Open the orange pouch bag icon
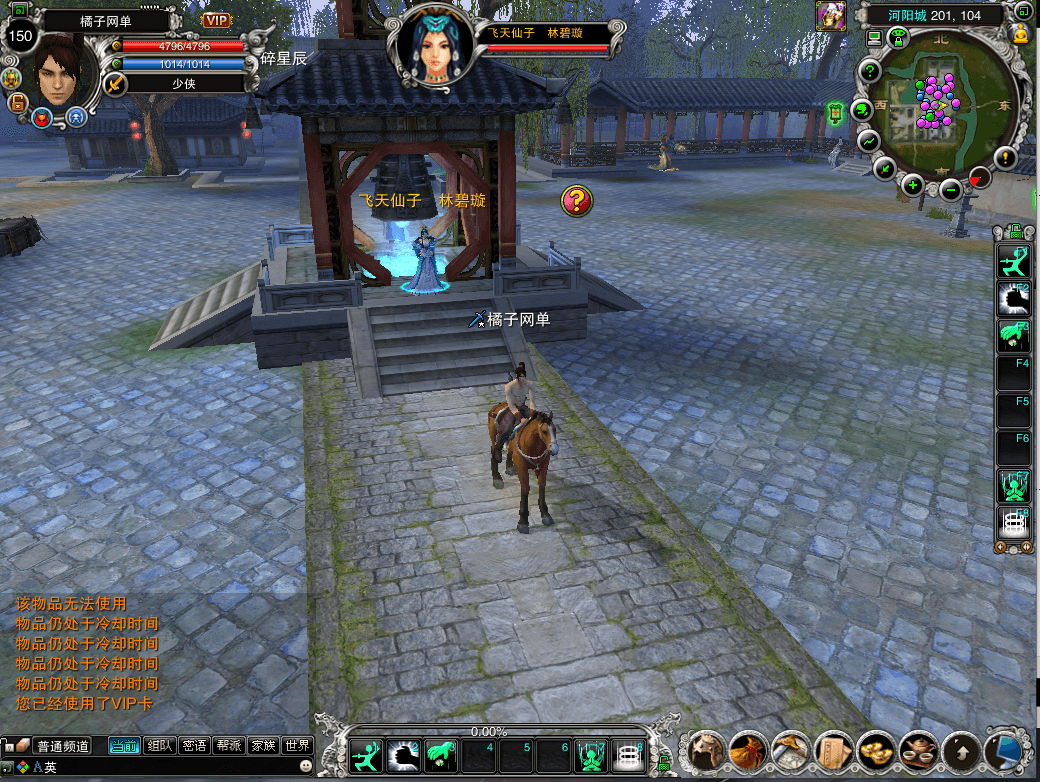 coord(748,749)
